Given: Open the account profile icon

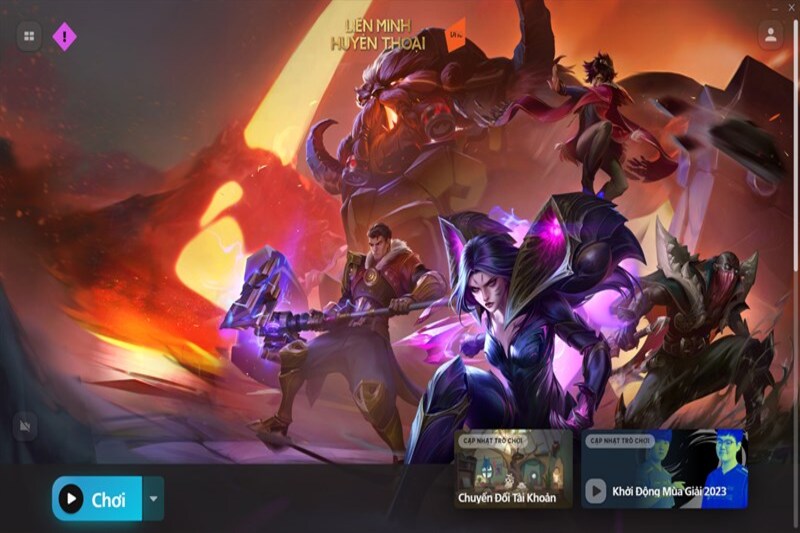Looking at the screenshot, I should click(770, 35).
